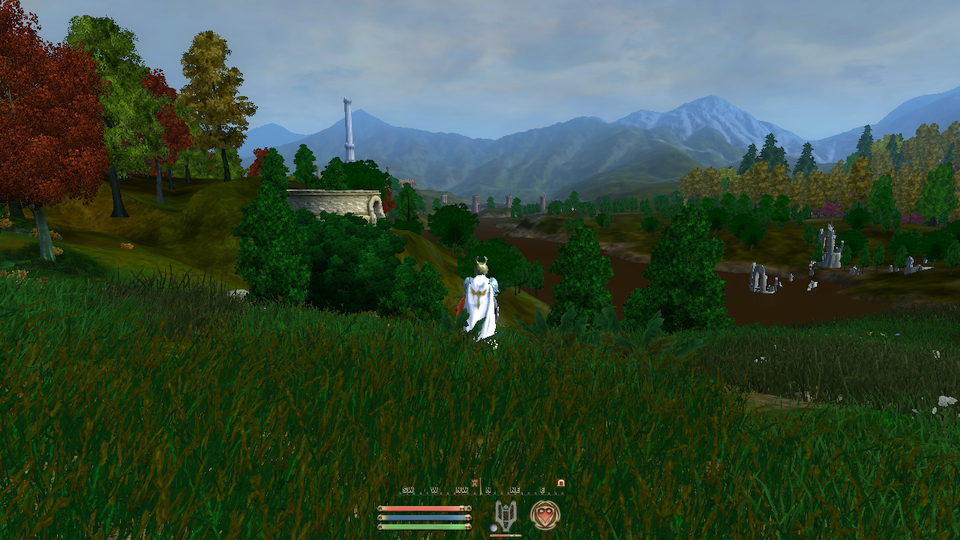The height and width of the screenshot is (540, 960).
Task: Click the equipped weapon icon
Action: pos(505,516)
